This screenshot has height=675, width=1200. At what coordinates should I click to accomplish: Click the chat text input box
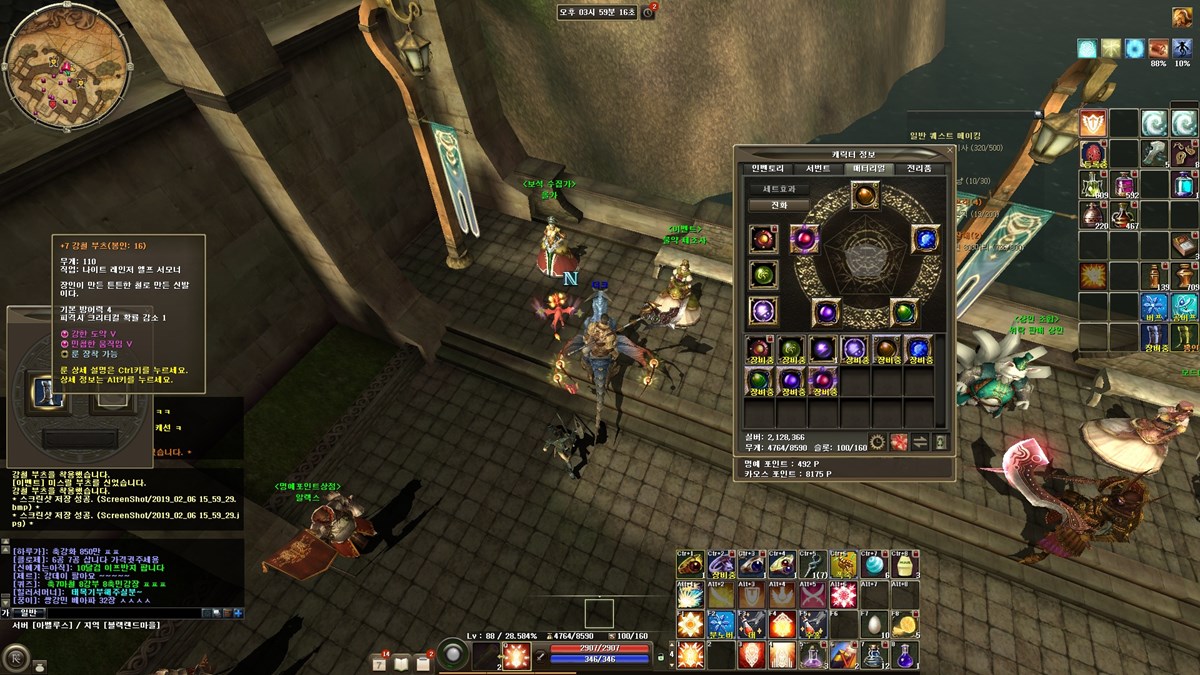pyautogui.click(x=120, y=612)
